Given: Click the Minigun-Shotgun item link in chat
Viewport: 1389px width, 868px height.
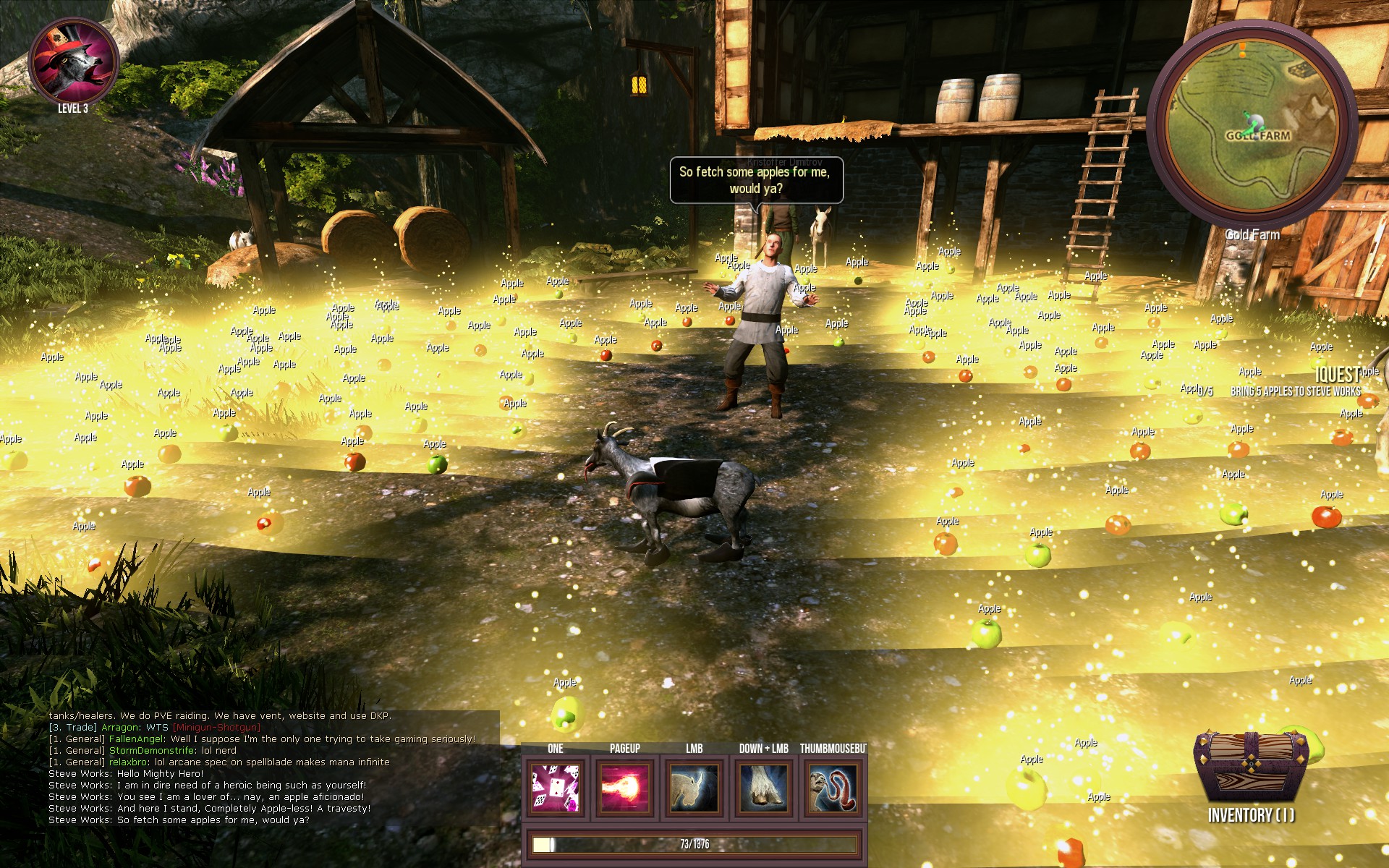Looking at the screenshot, I should (x=216, y=727).
